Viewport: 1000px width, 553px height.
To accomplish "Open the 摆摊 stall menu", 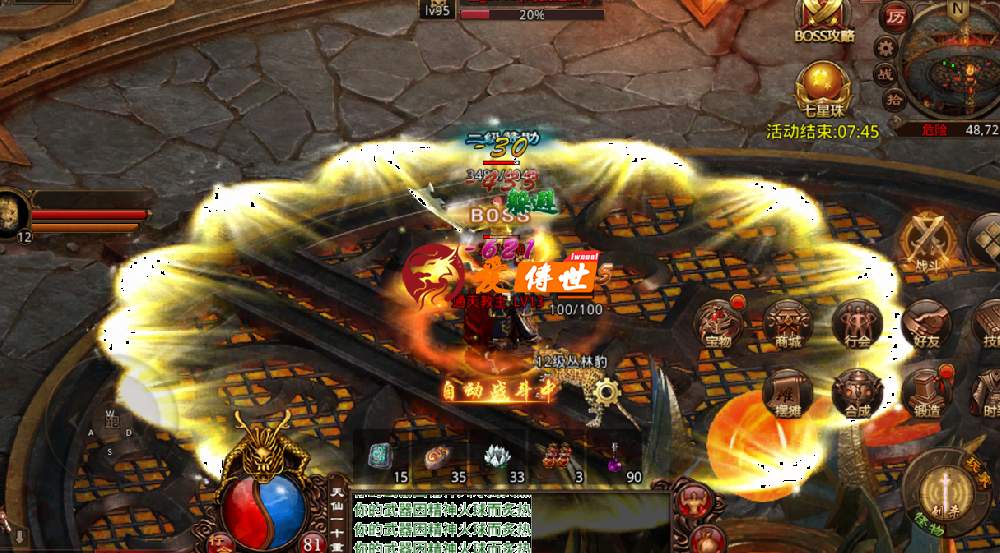I will (788, 393).
